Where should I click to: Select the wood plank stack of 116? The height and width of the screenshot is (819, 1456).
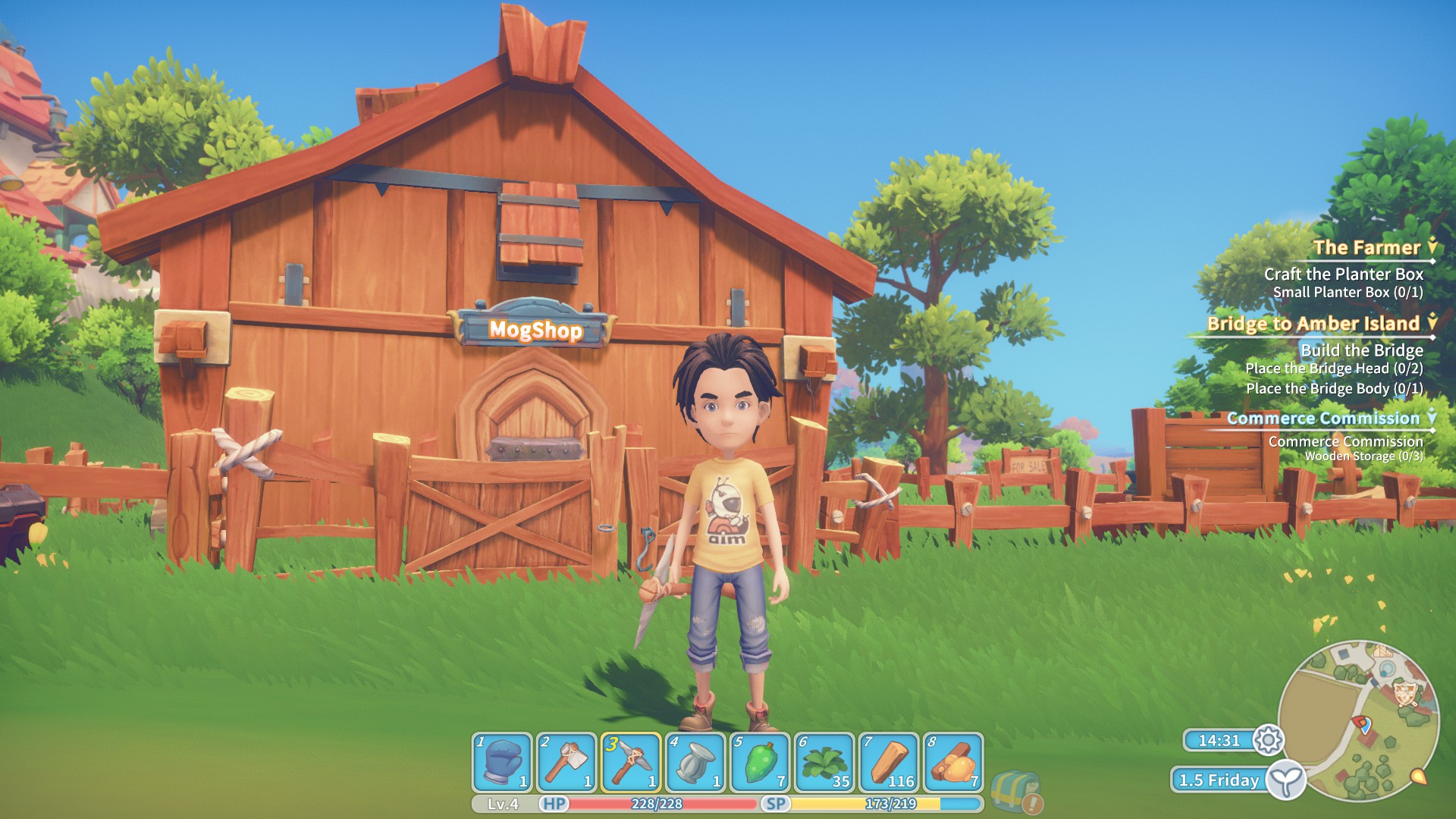tap(889, 762)
